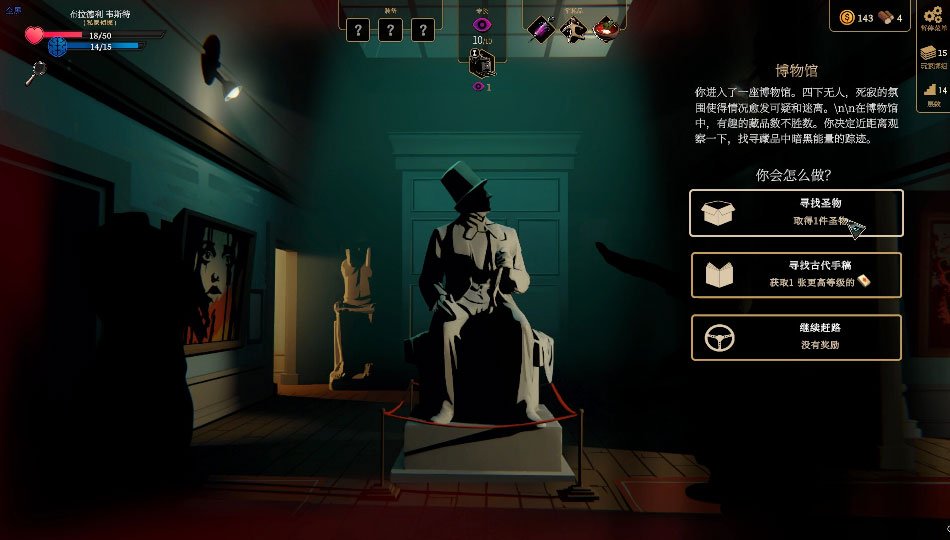
Task: View the card deck pile icon
Action: tap(929, 53)
